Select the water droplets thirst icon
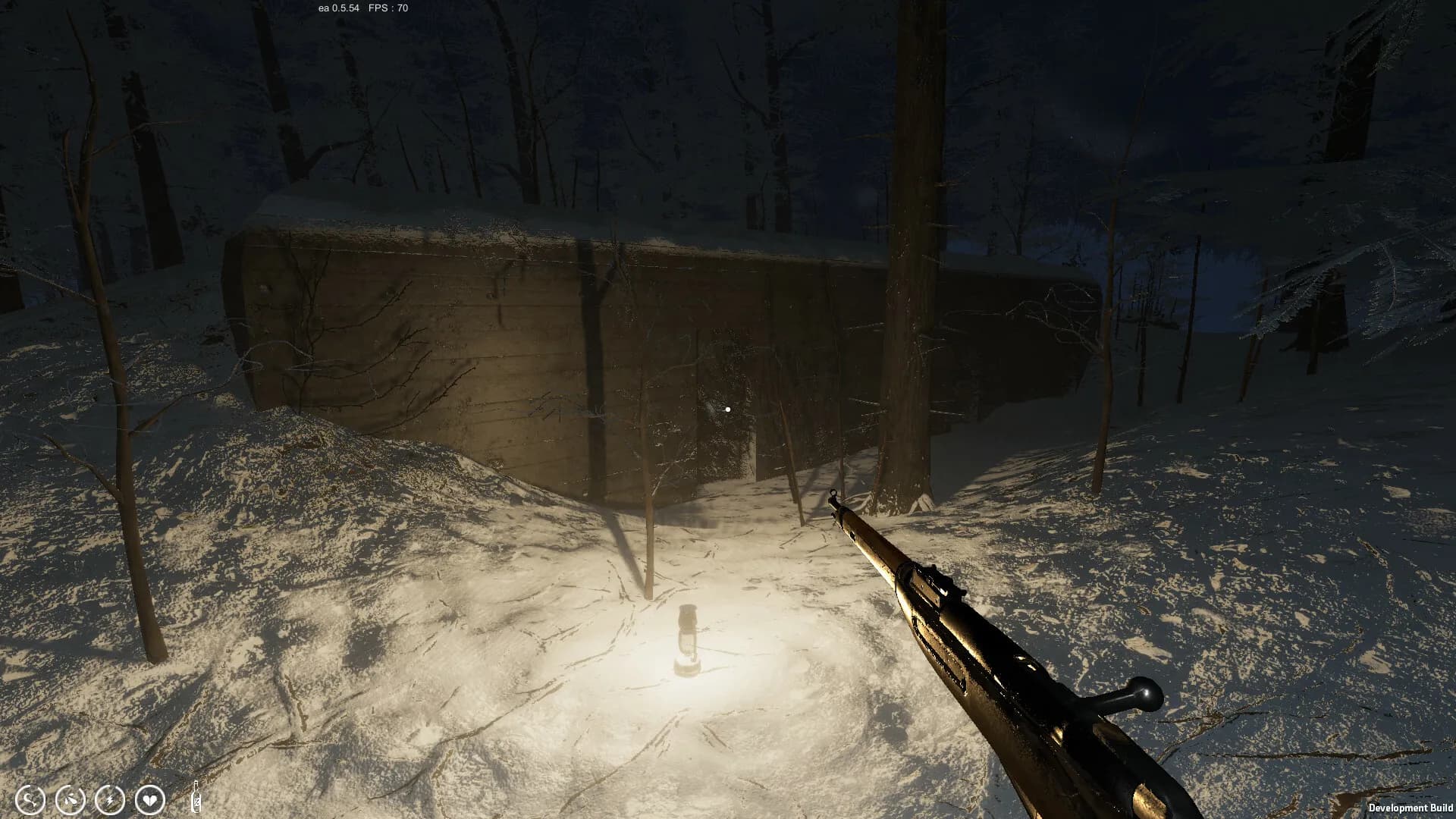Viewport: 1456px width, 819px height. [x=71, y=799]
